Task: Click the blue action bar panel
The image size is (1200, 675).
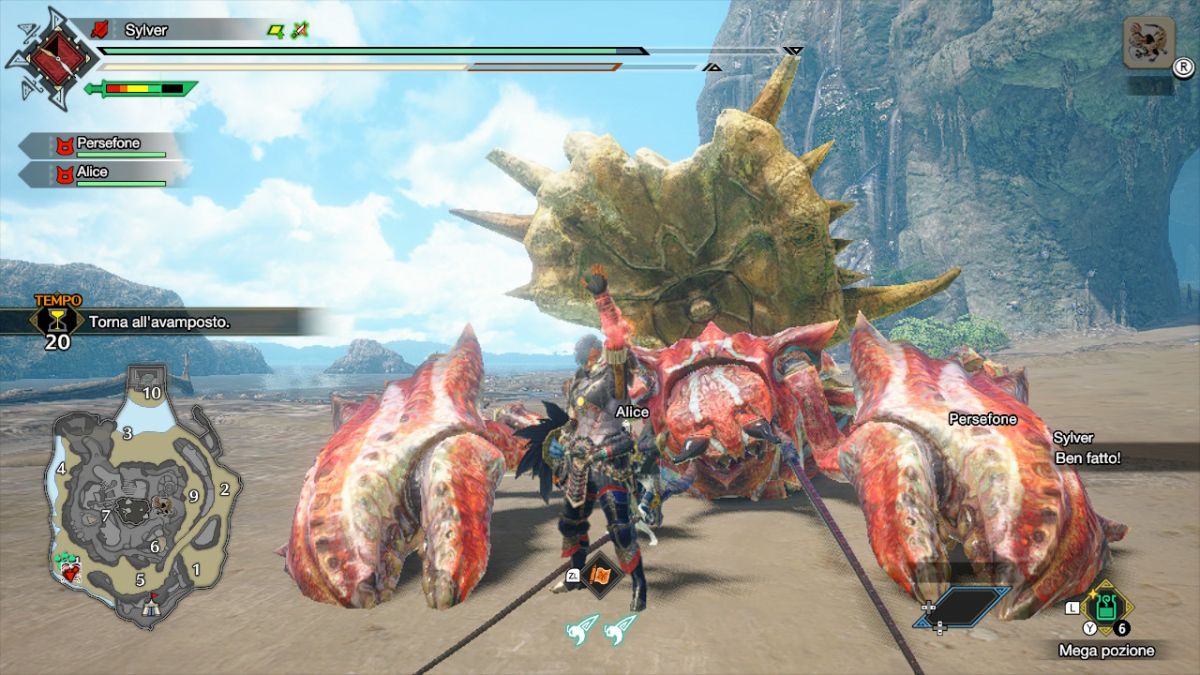Action: [961, 606]
